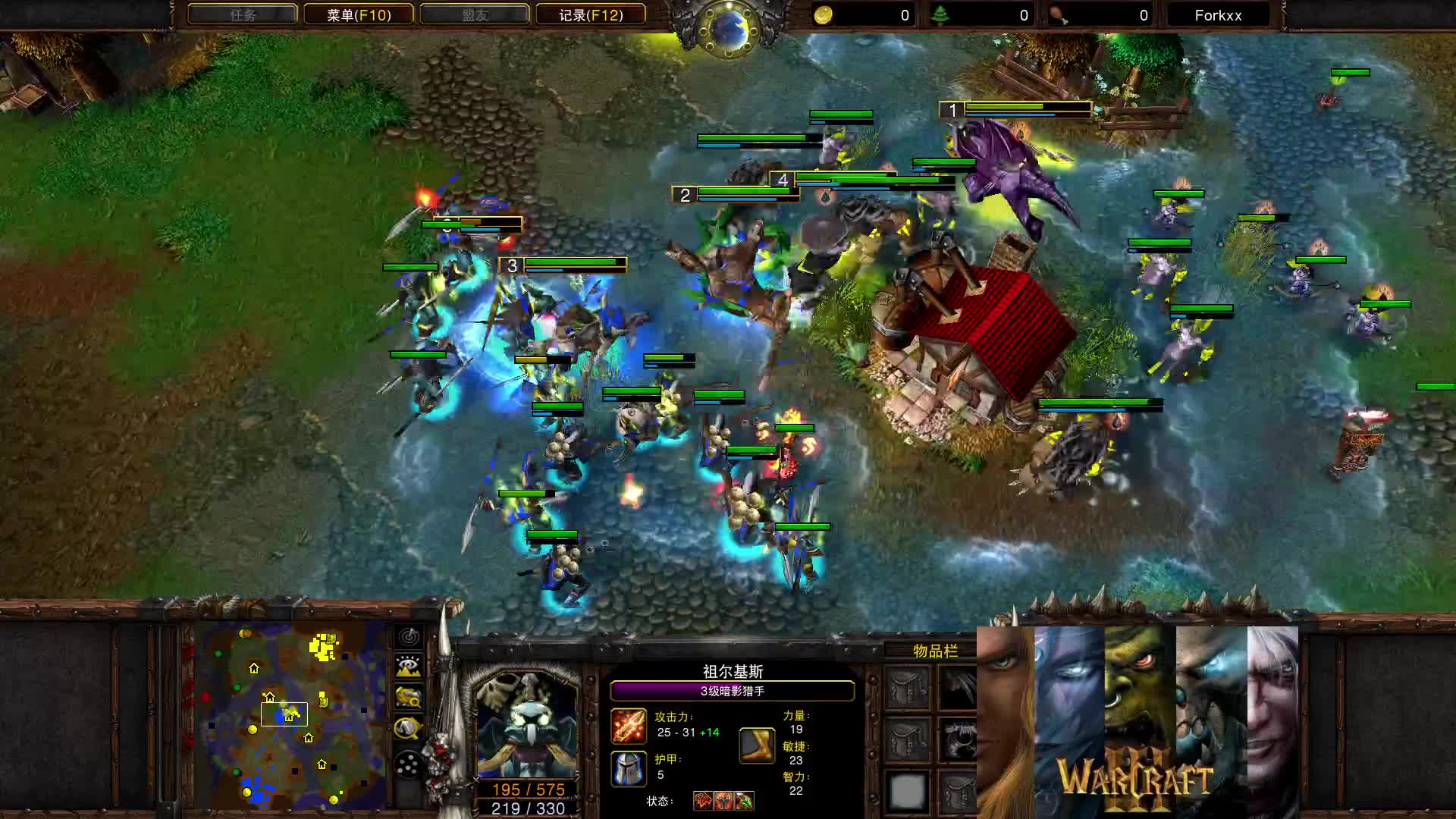Click the 任务 quests button
1456x819 pixels.
coord(241,14)
